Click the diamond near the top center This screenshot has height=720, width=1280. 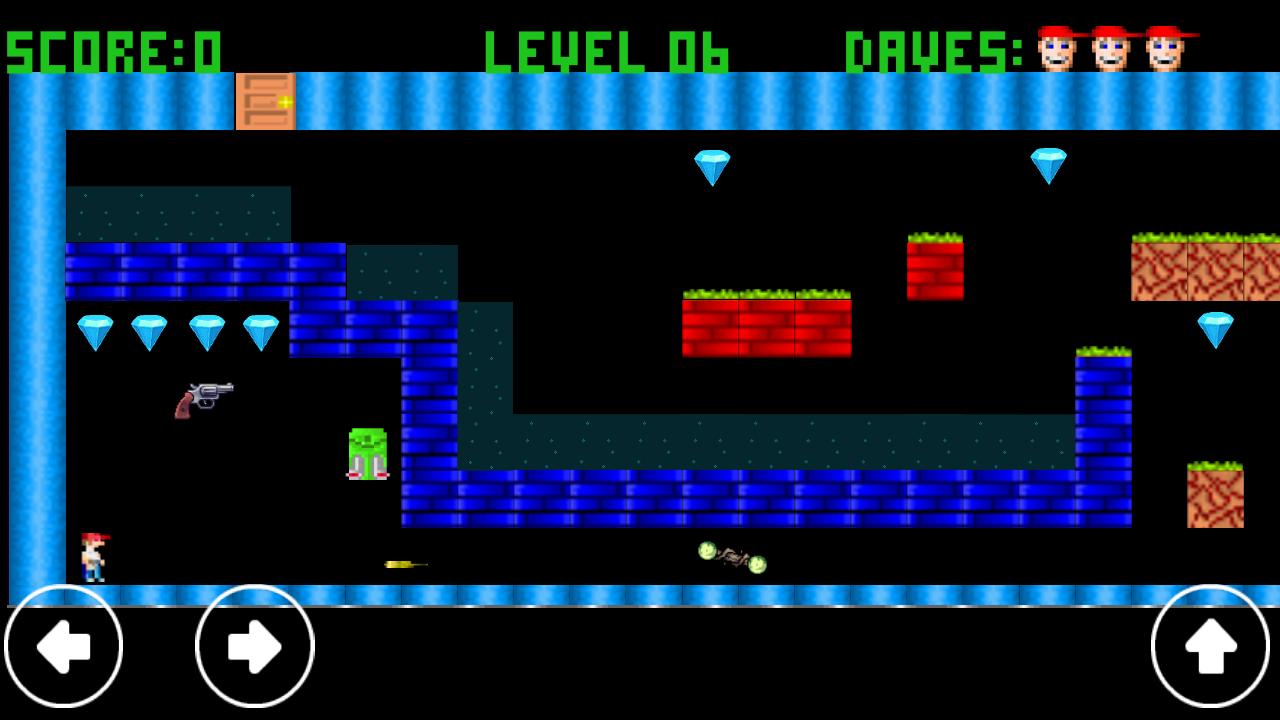tap(713, 167)
